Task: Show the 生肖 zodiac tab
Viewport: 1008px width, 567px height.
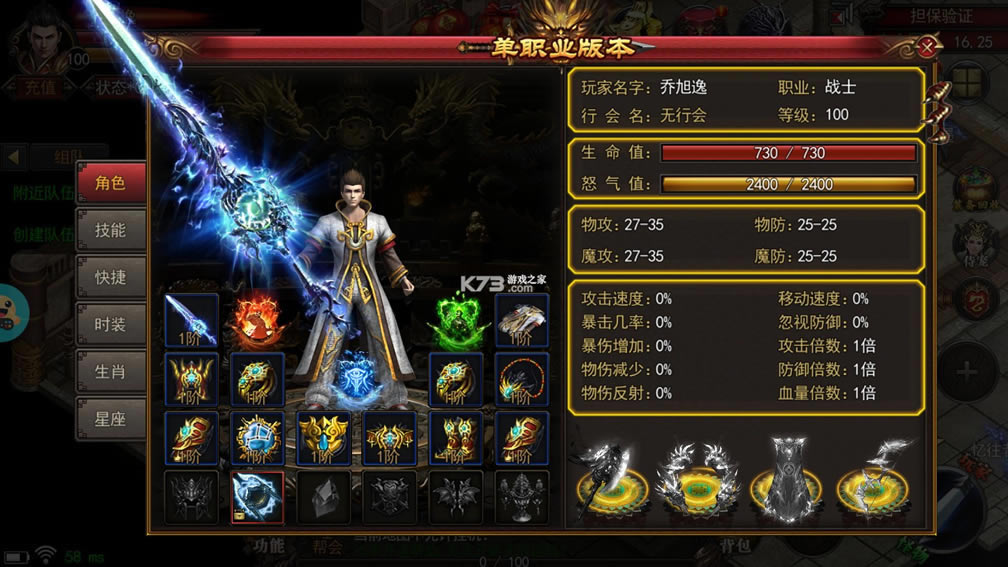Action: 110,372
